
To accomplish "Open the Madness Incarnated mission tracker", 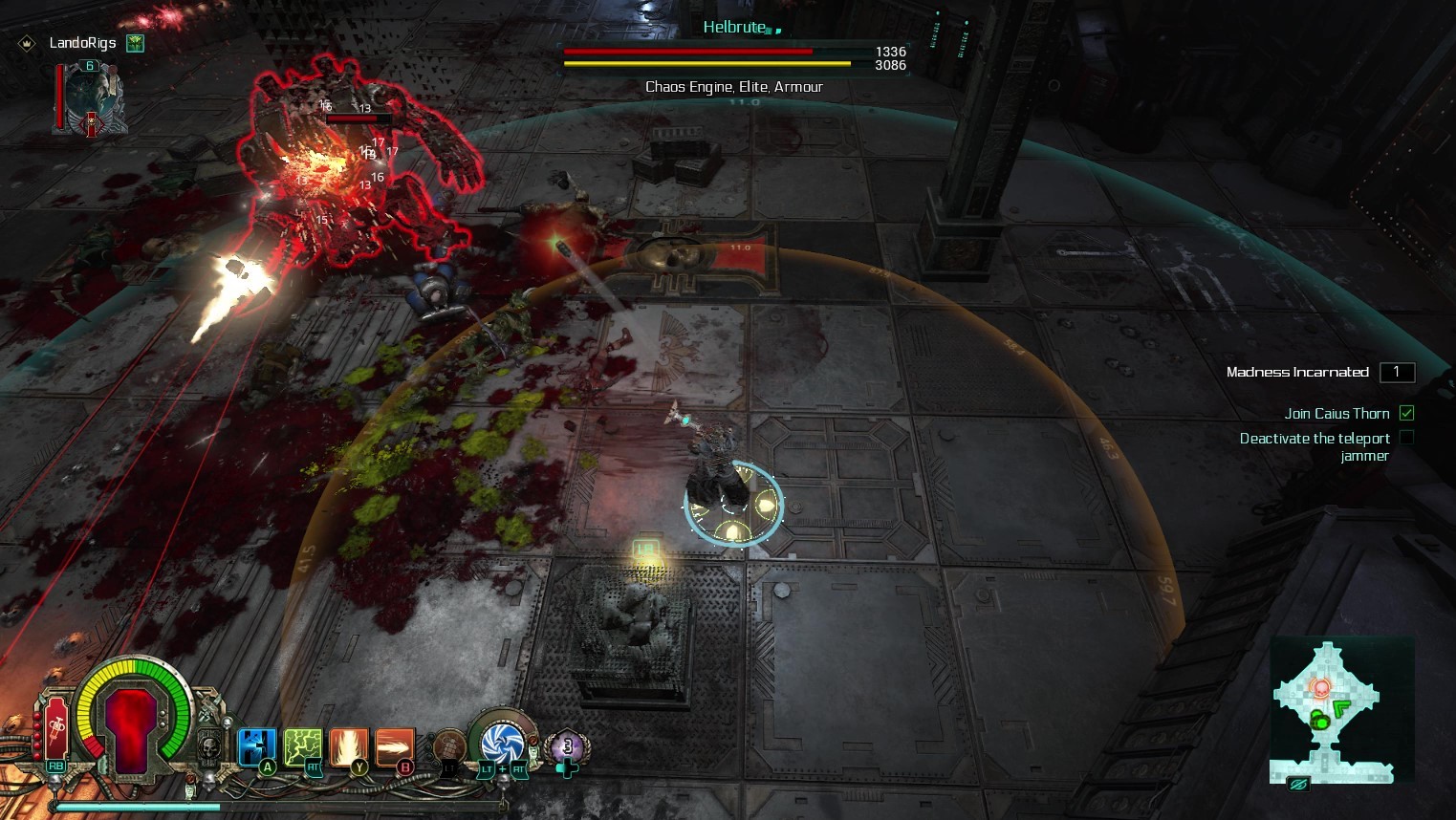I will tap(1297, 372).
